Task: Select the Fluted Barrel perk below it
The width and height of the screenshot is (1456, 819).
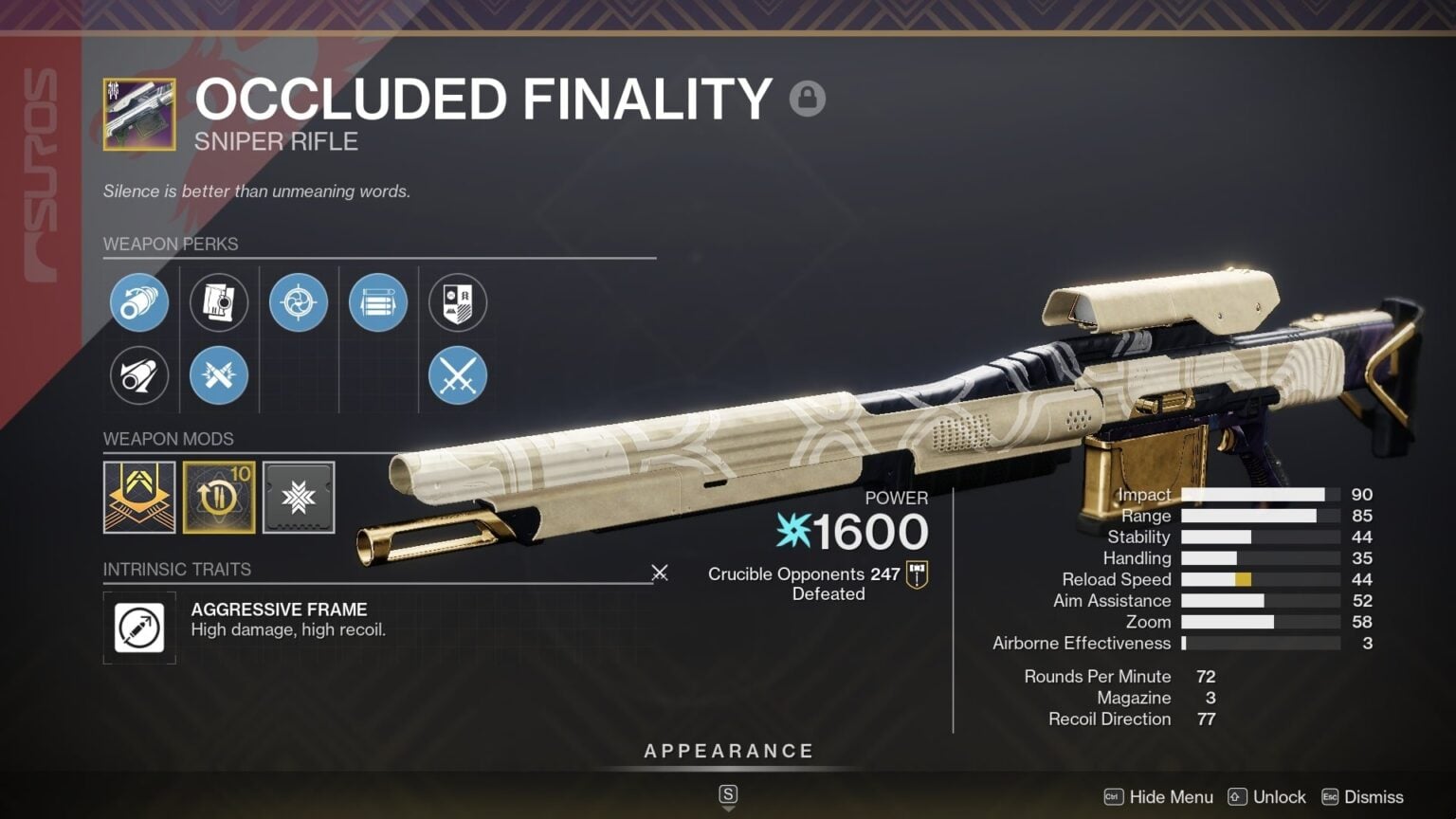Action: 139,375
